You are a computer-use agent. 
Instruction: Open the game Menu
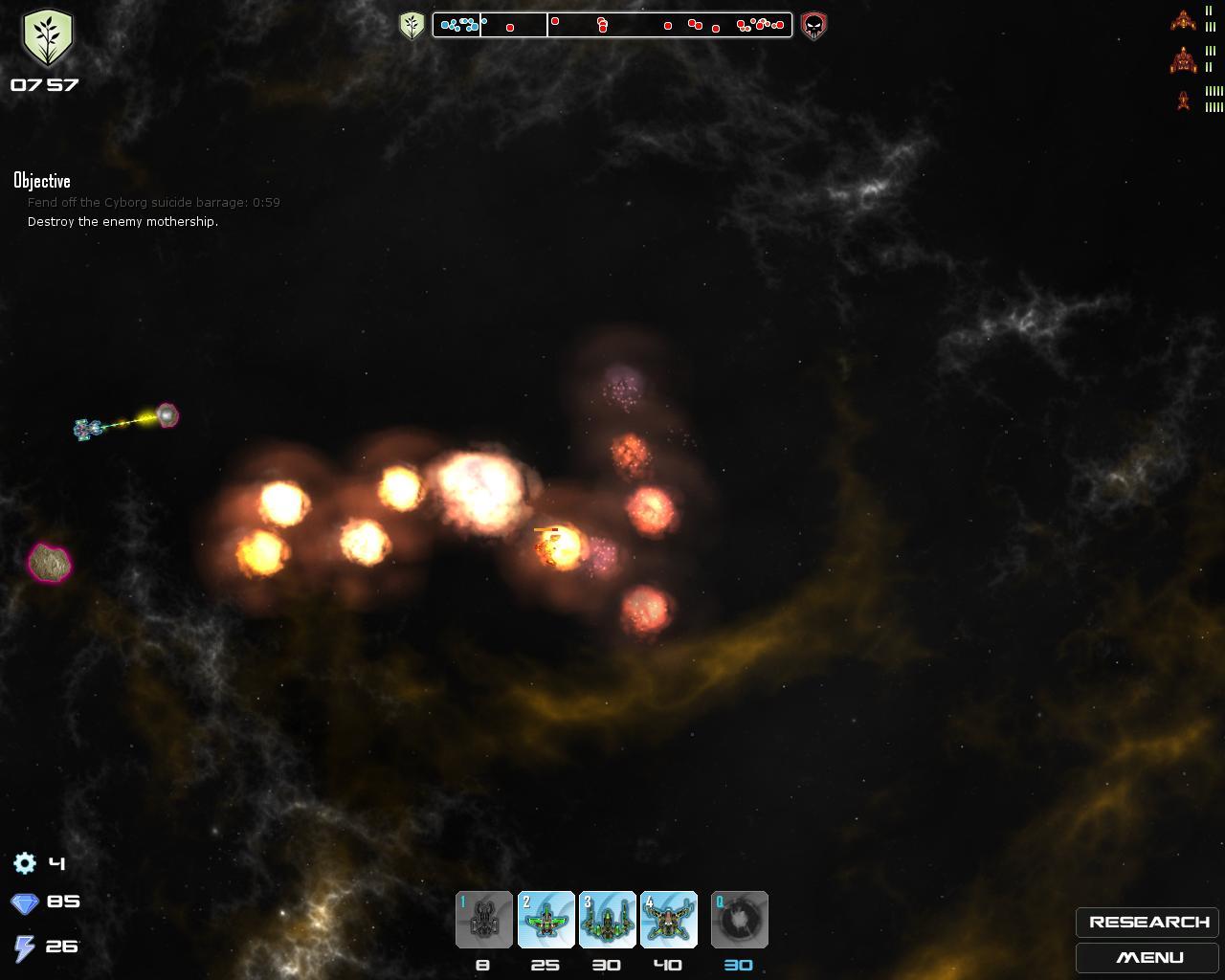tap(1147, 957)
